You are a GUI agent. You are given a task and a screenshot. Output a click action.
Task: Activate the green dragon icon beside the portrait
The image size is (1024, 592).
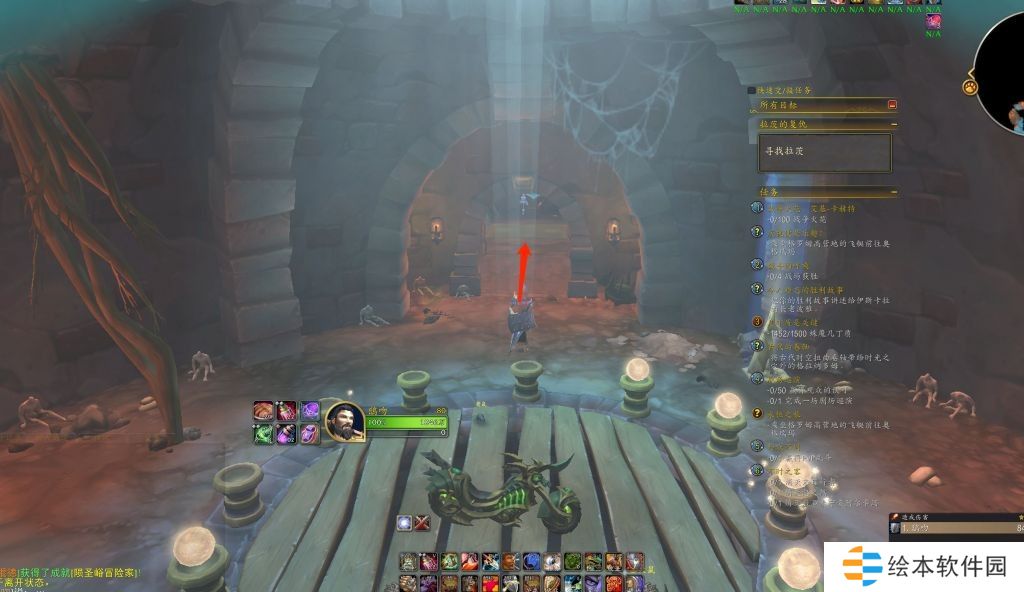click(263, 433)
